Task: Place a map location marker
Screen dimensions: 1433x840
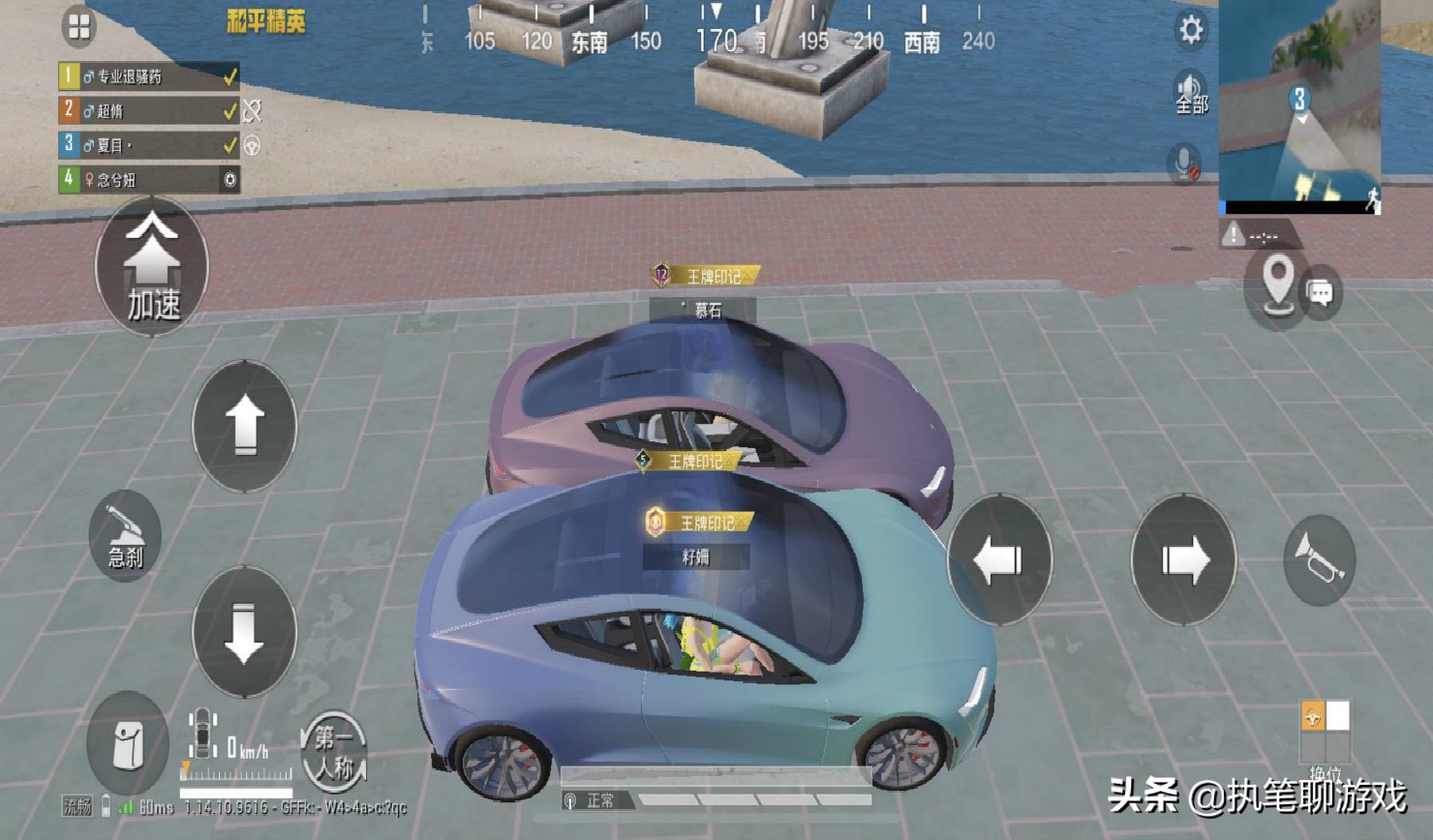Action: (x=1278, y=285)
